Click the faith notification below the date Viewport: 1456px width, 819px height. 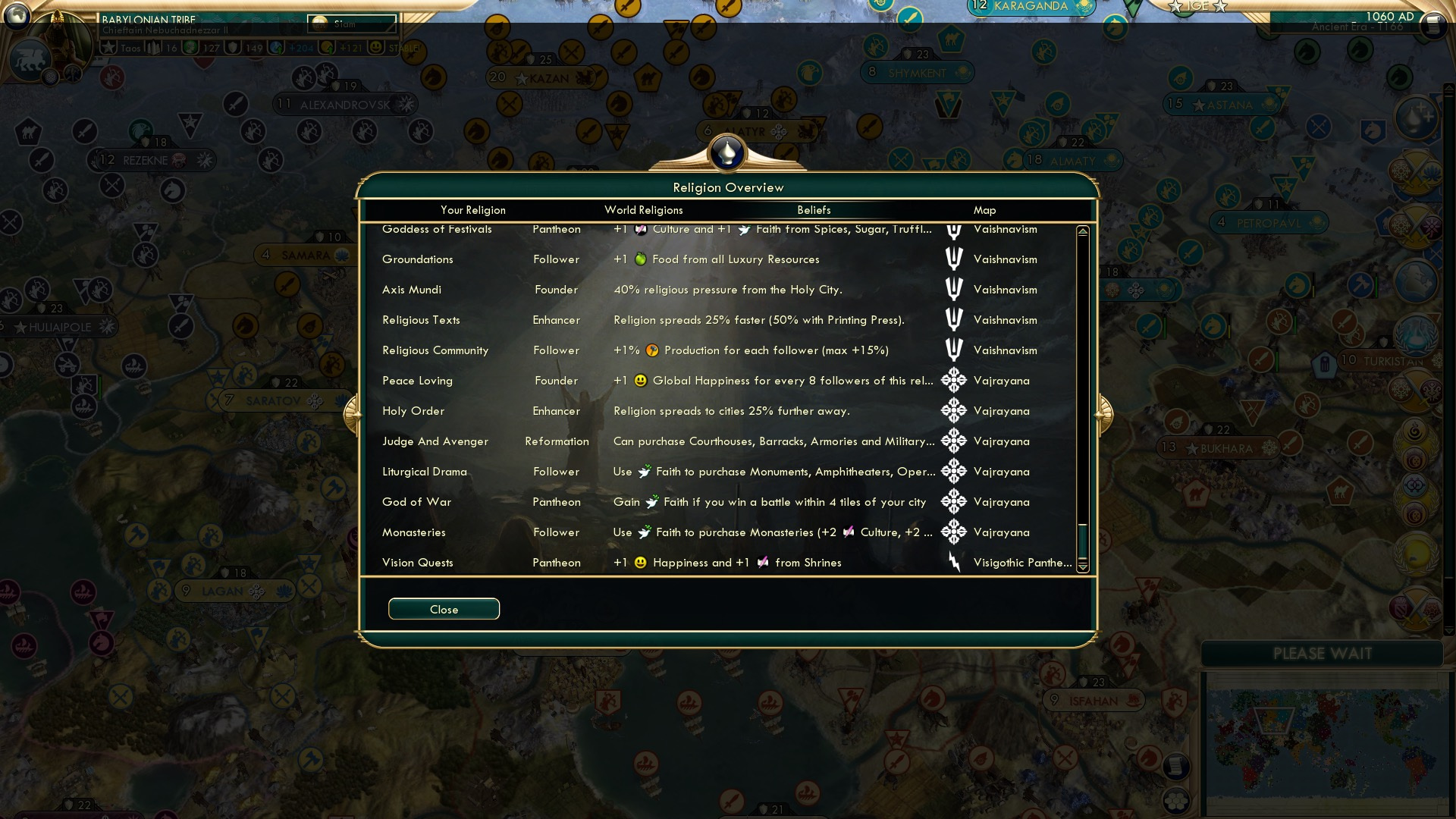[1415, 116]
